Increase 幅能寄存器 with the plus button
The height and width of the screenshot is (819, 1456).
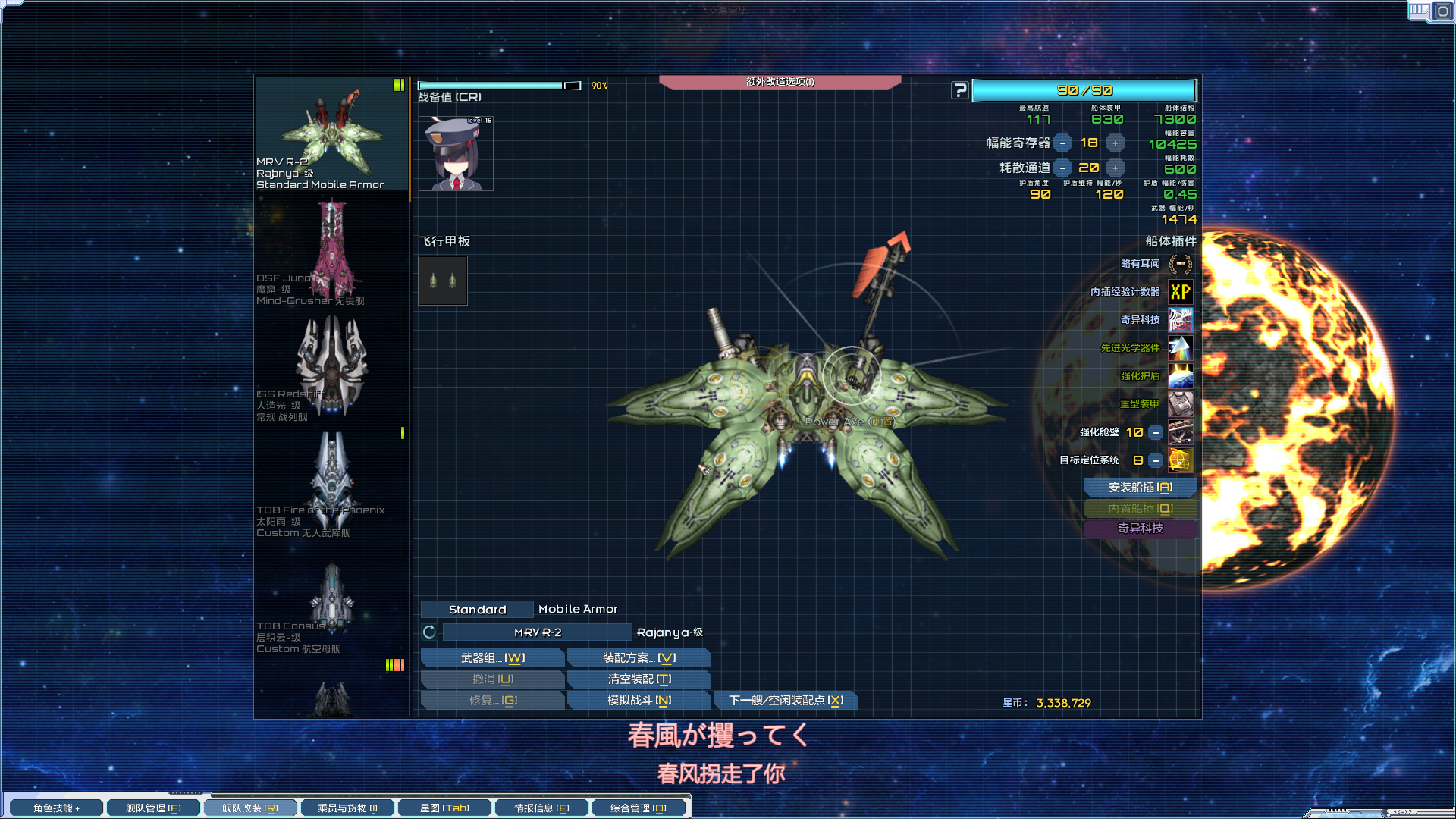coord(1115,142)
